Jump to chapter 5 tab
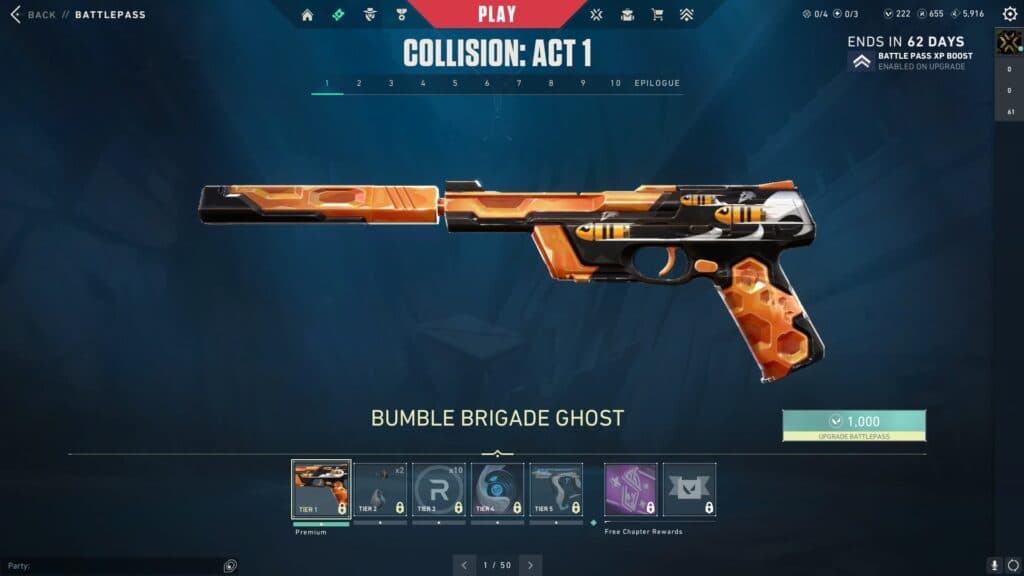The width and height of the screenshot is (1024, 576). (x=455, y=83)
